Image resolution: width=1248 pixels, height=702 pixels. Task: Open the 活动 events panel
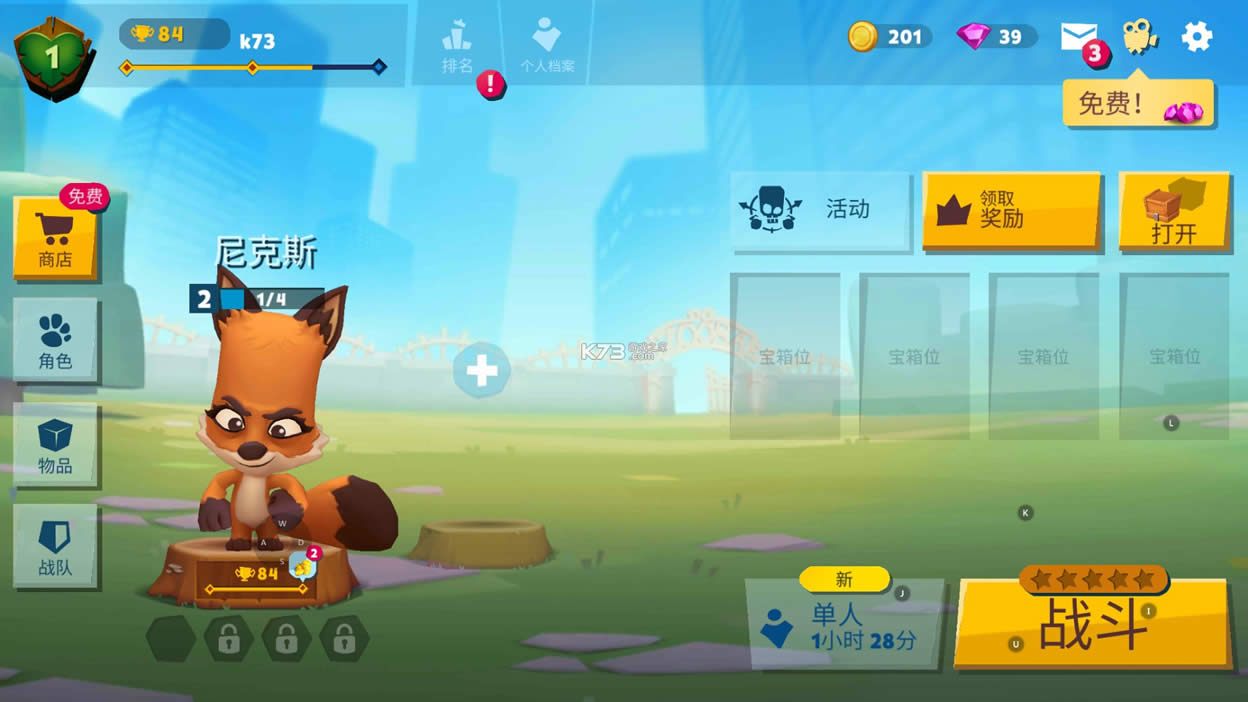(x=820, y=209)
